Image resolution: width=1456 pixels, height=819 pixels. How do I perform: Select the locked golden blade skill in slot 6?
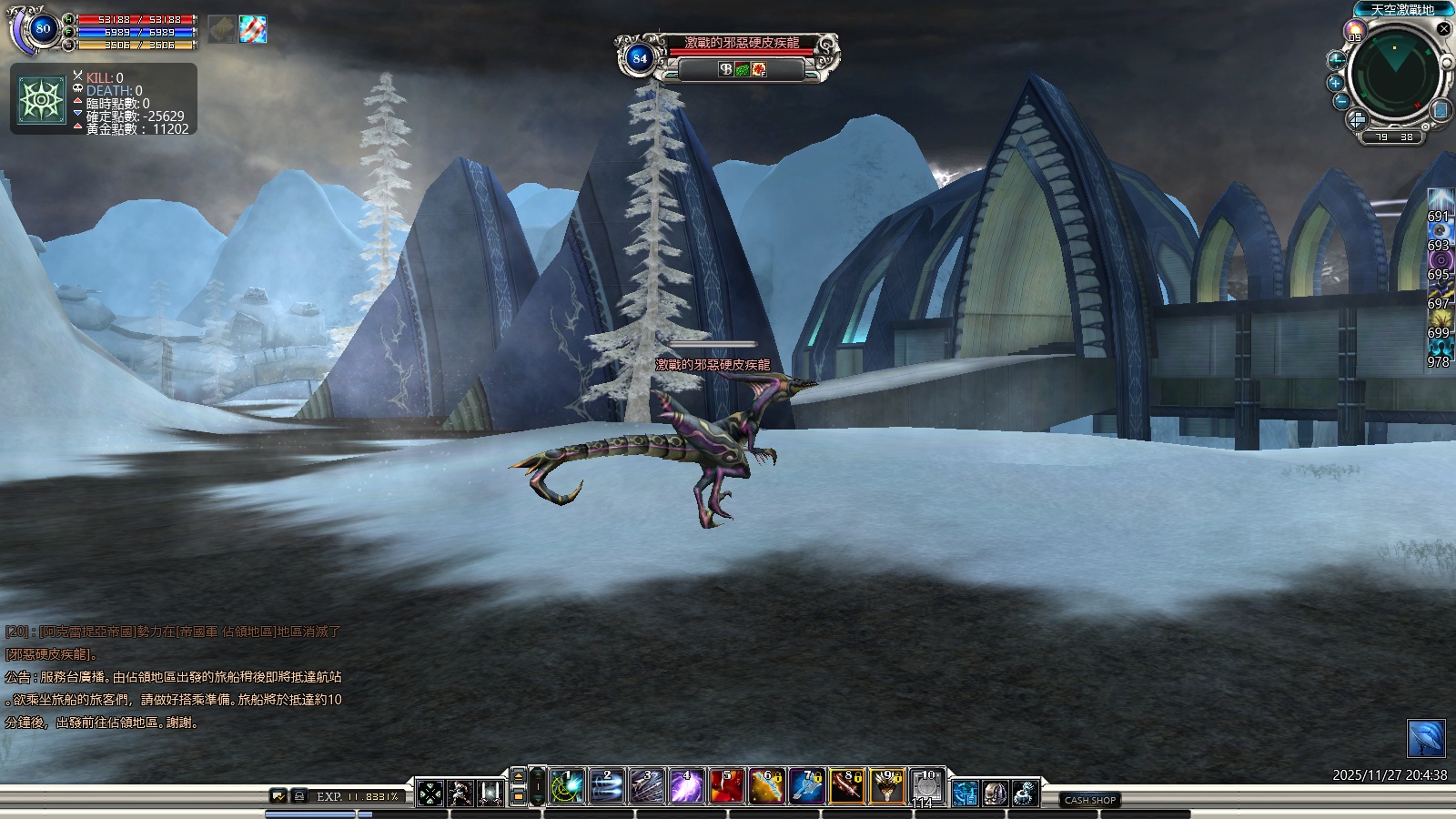[x=766, y=787]
